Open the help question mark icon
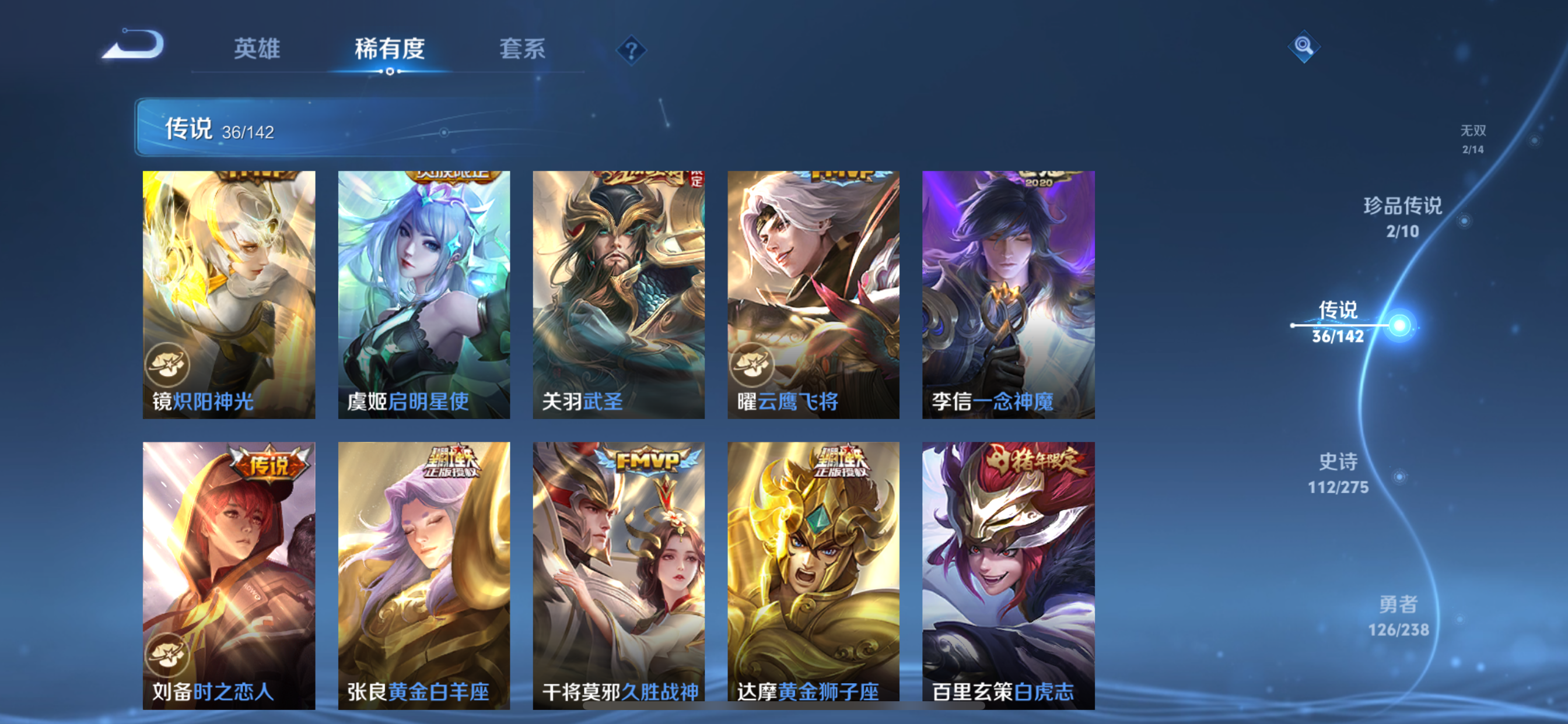Viewport: 1568px width, 724px height. pyautogui.click(x=630, y=50)
